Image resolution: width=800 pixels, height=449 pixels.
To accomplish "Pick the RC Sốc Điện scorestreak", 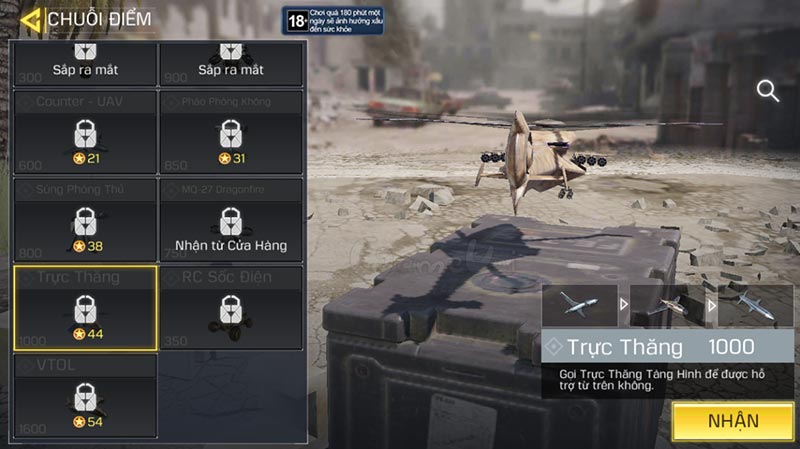I will click(x=231, y=307).
